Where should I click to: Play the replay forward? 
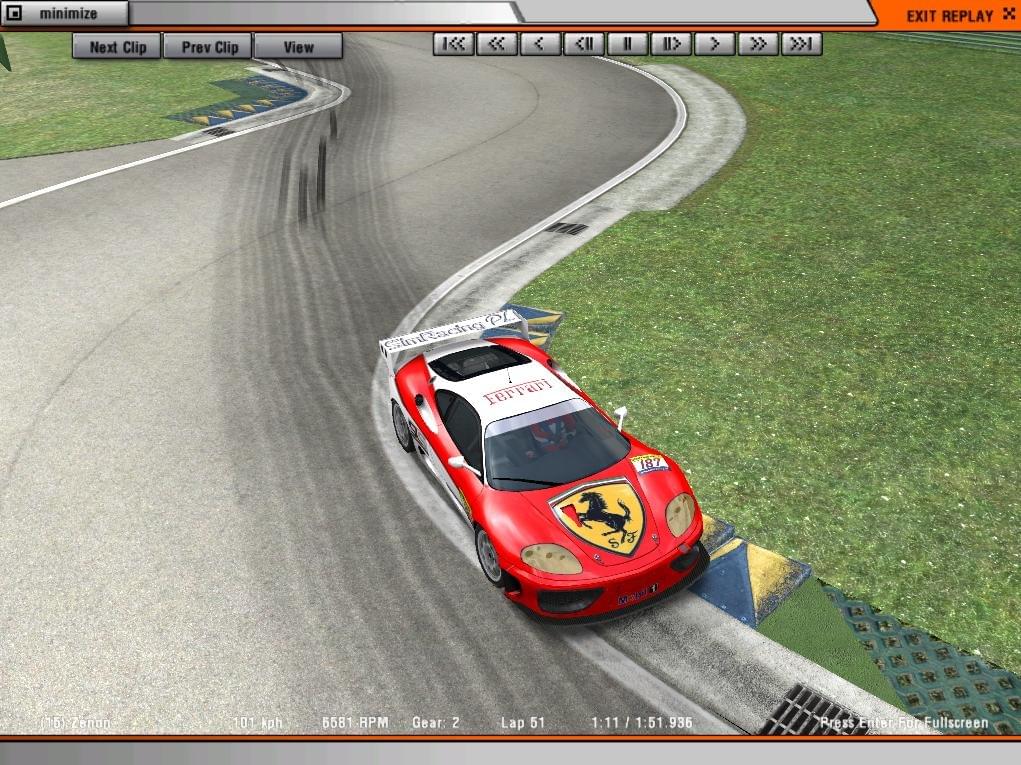[x=714, y=44]
